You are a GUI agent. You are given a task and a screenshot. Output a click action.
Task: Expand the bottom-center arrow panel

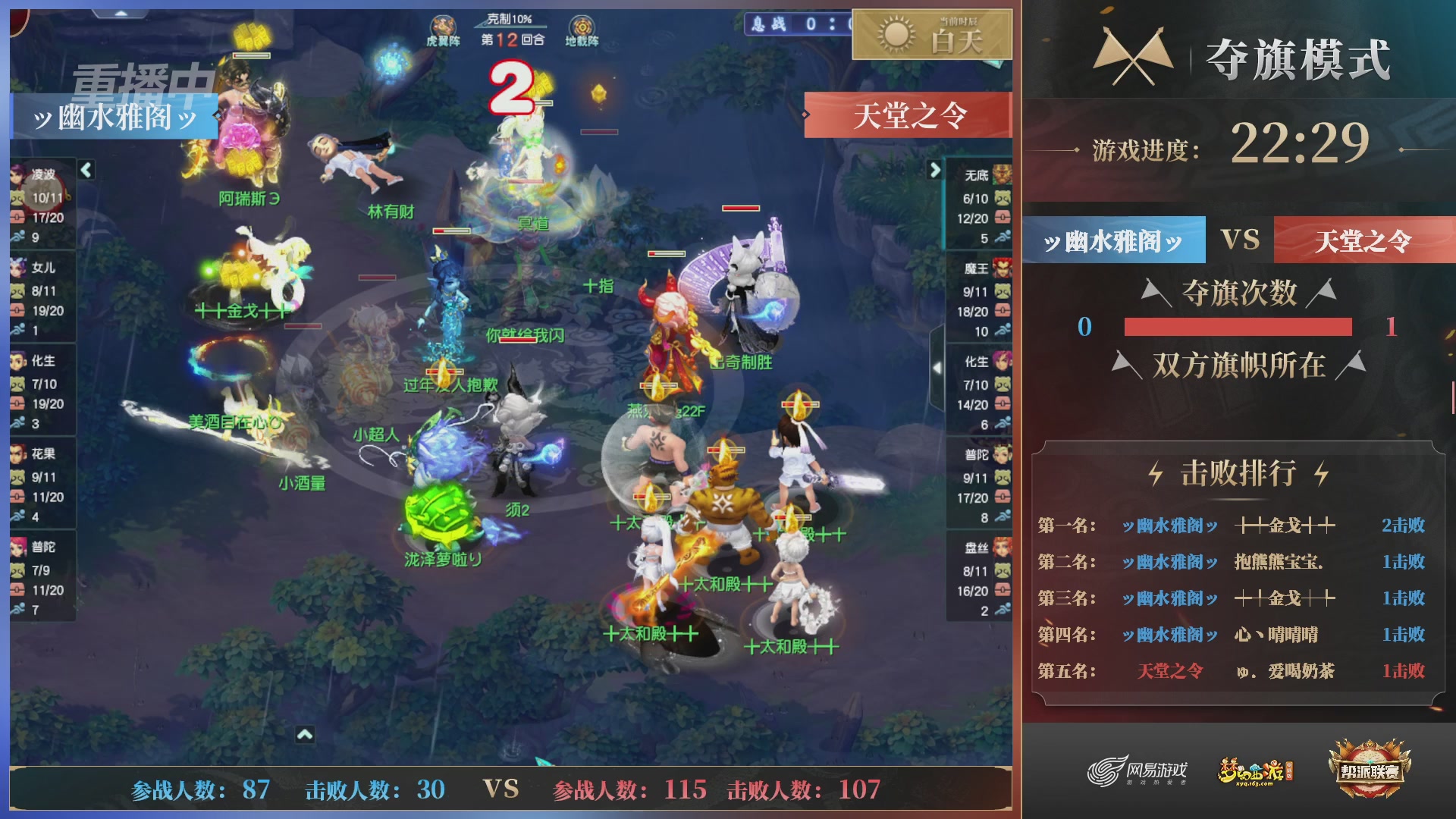(x=306, y=733)
